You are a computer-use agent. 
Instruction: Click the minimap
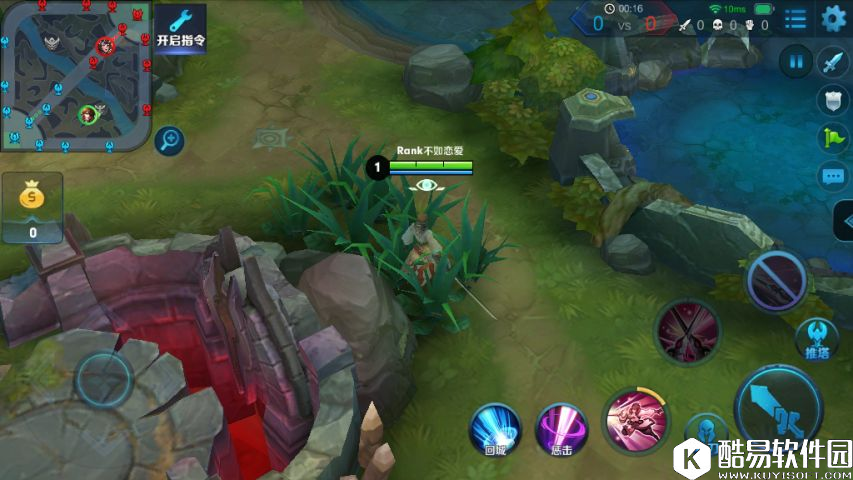pos(76,76)
